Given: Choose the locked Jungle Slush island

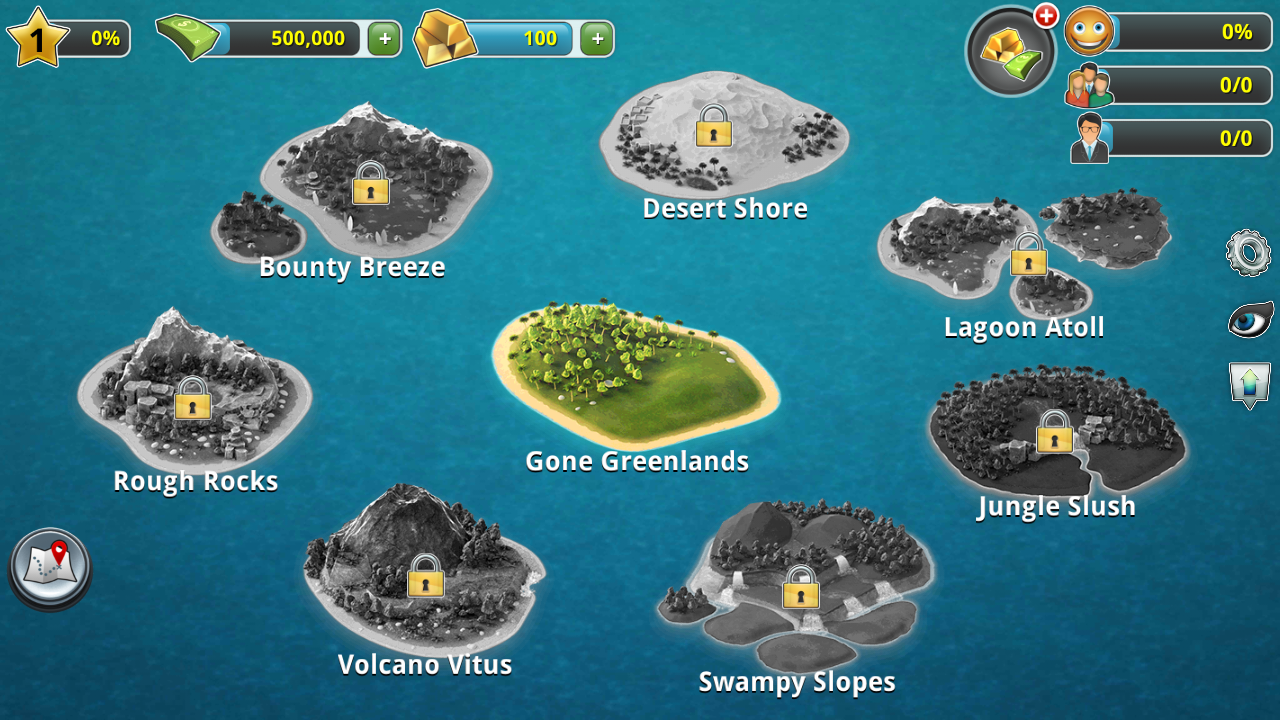Looking at the screenshot, I should click(1054, 433).
